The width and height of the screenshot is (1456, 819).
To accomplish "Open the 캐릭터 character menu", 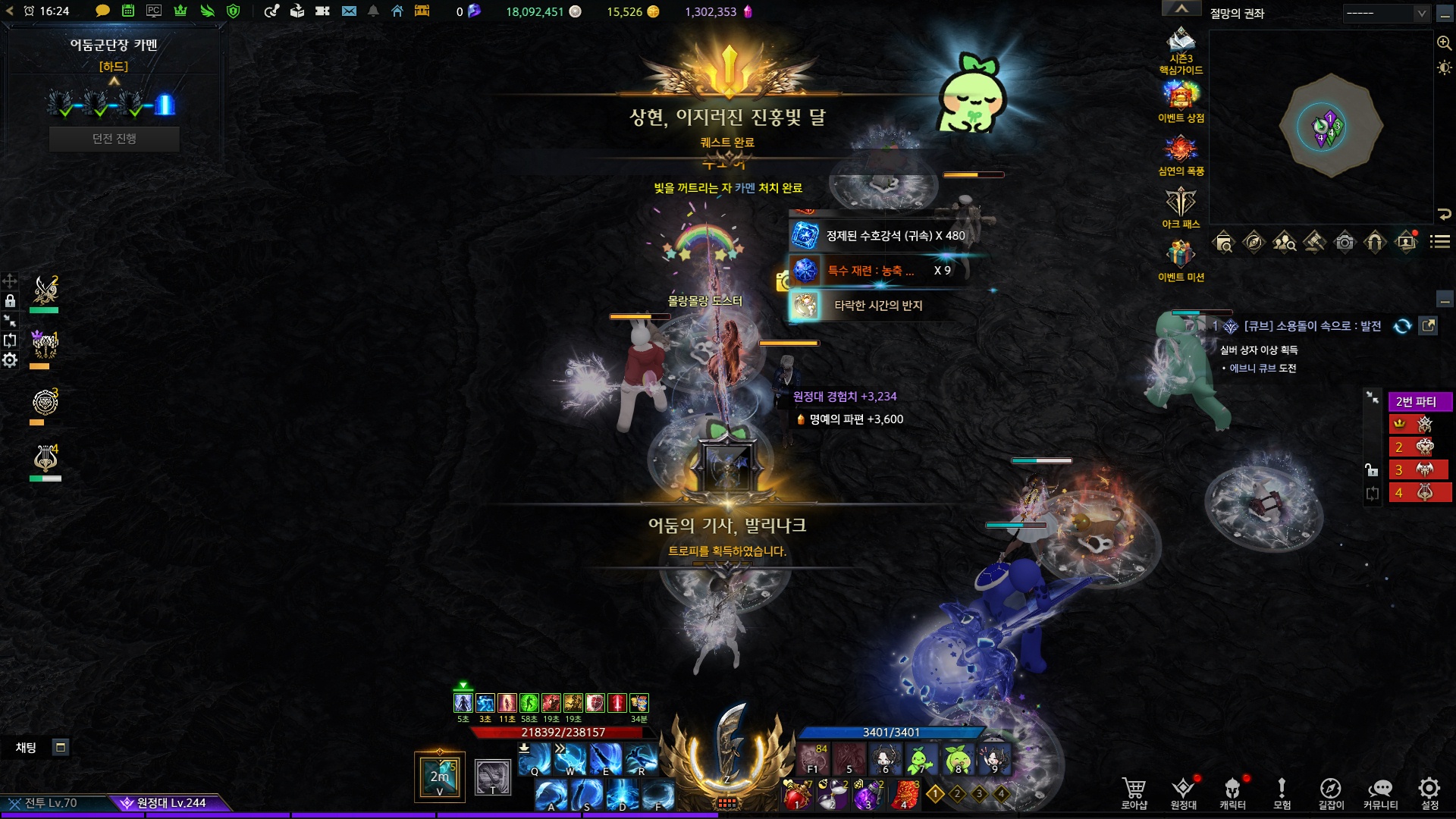I will click(x=1232, y=792).
